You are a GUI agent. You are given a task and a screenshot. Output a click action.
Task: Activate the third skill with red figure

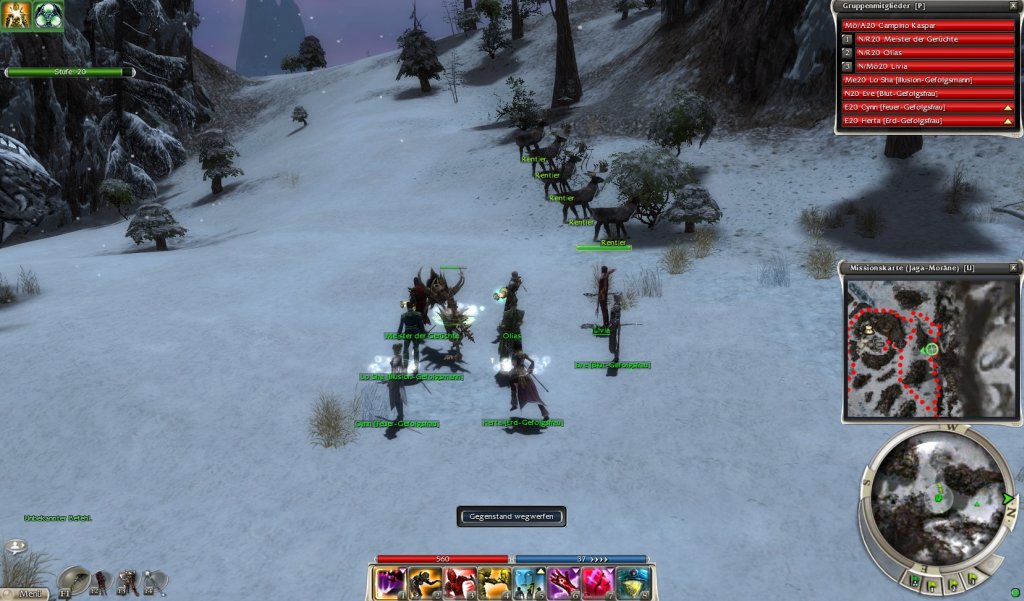(x=459, y=582)
